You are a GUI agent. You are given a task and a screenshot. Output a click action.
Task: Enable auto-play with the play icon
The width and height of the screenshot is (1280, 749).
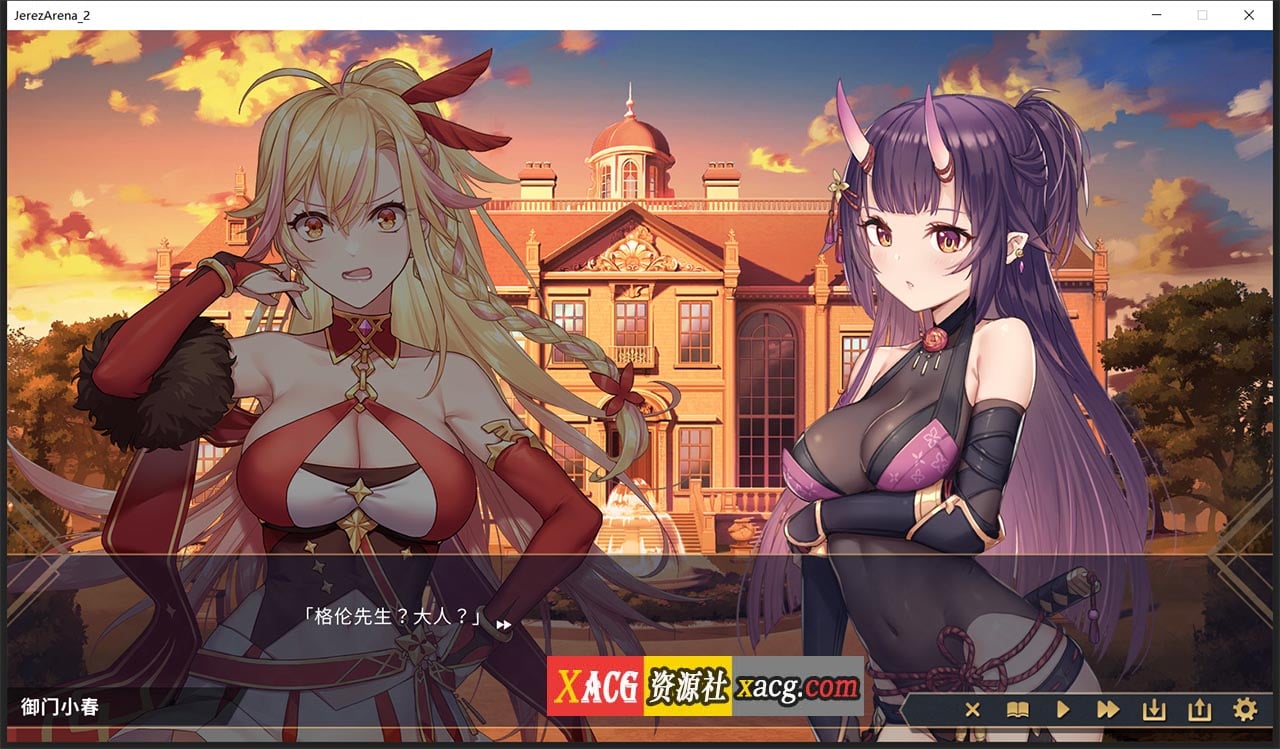(1063, 710)
